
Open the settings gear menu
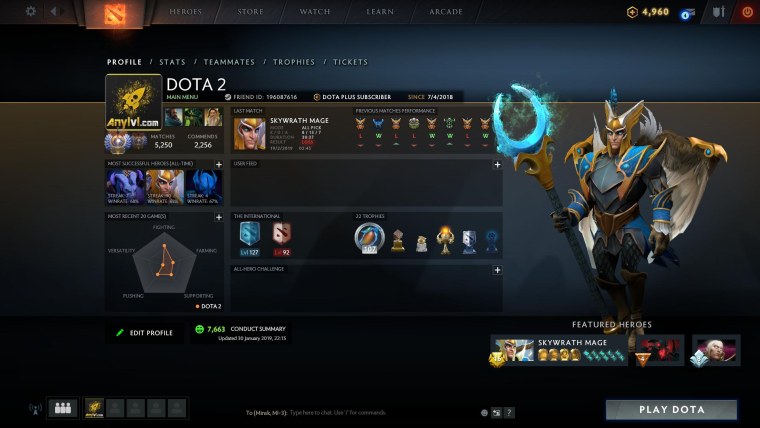[x=31, y=12]
